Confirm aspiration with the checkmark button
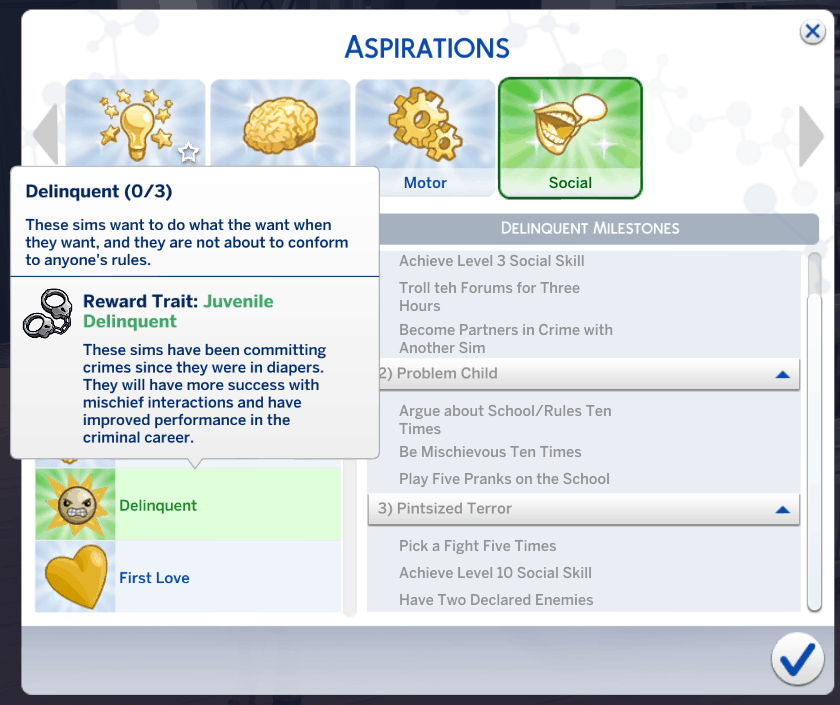The height and width of the screenshot is (705, 840). (797, 658)
